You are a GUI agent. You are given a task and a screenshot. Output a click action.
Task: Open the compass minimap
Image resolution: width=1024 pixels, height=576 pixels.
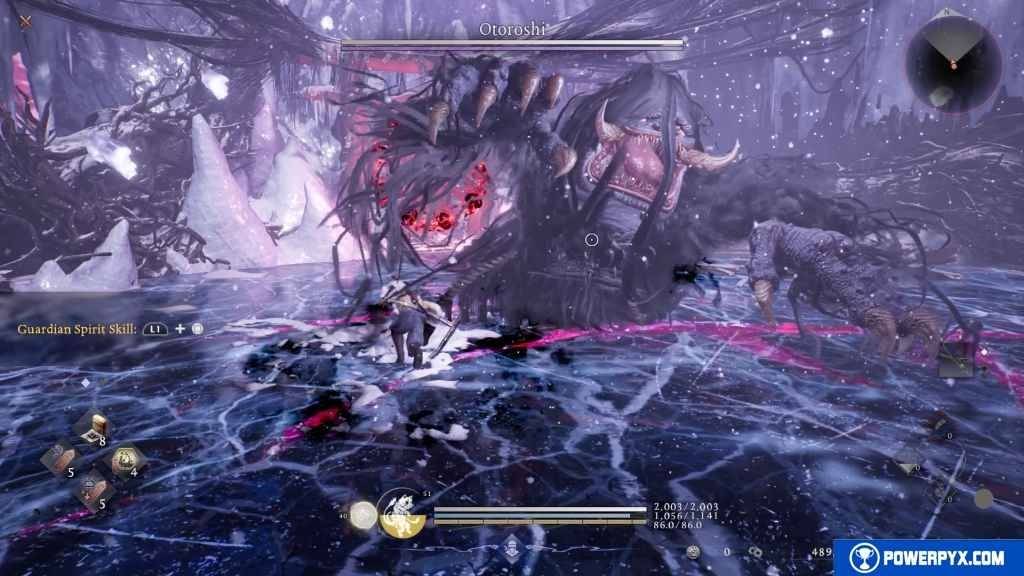[953, 62]
